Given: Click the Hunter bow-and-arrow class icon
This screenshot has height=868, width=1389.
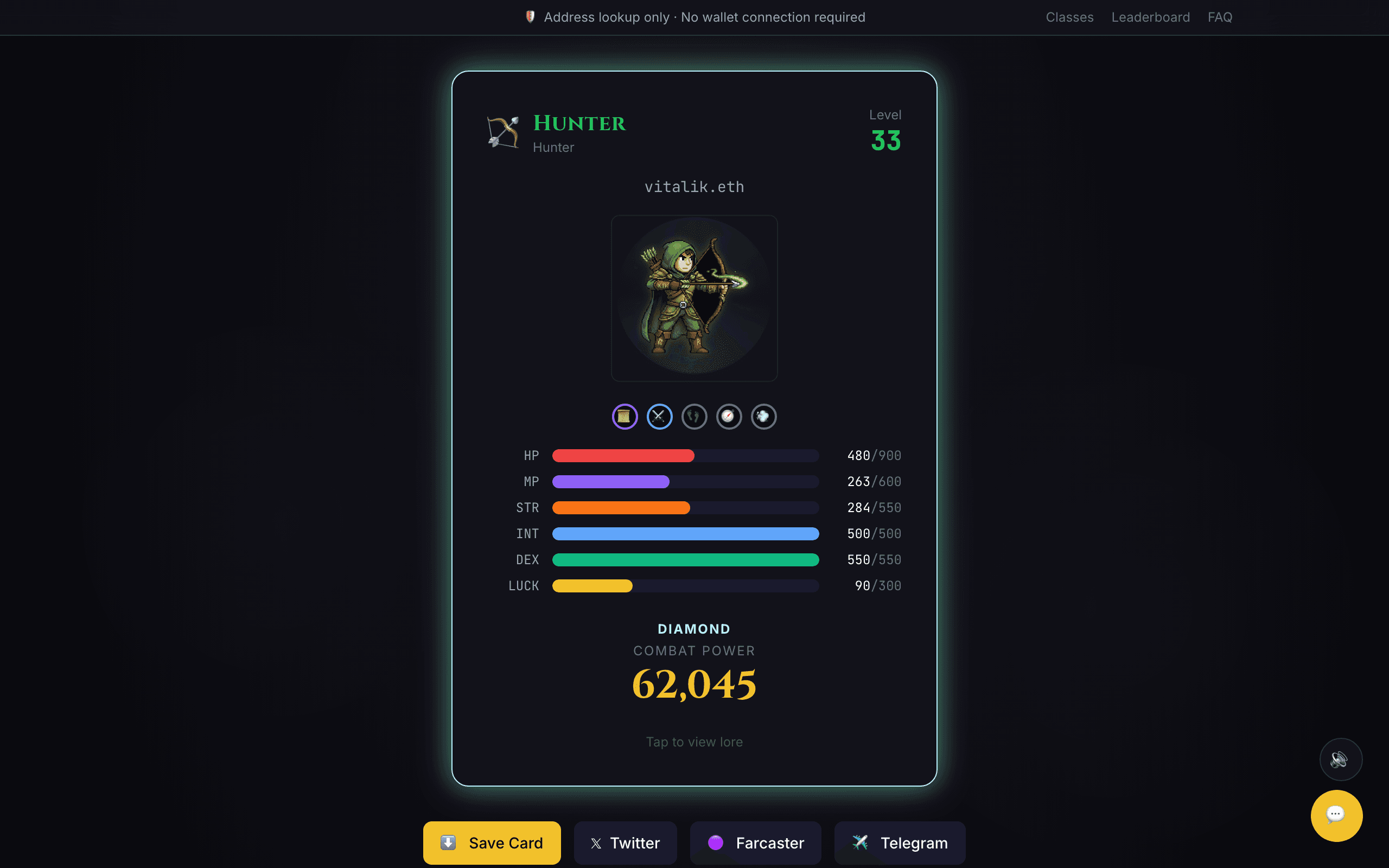Looking at the screenshot, I should 502,131.
